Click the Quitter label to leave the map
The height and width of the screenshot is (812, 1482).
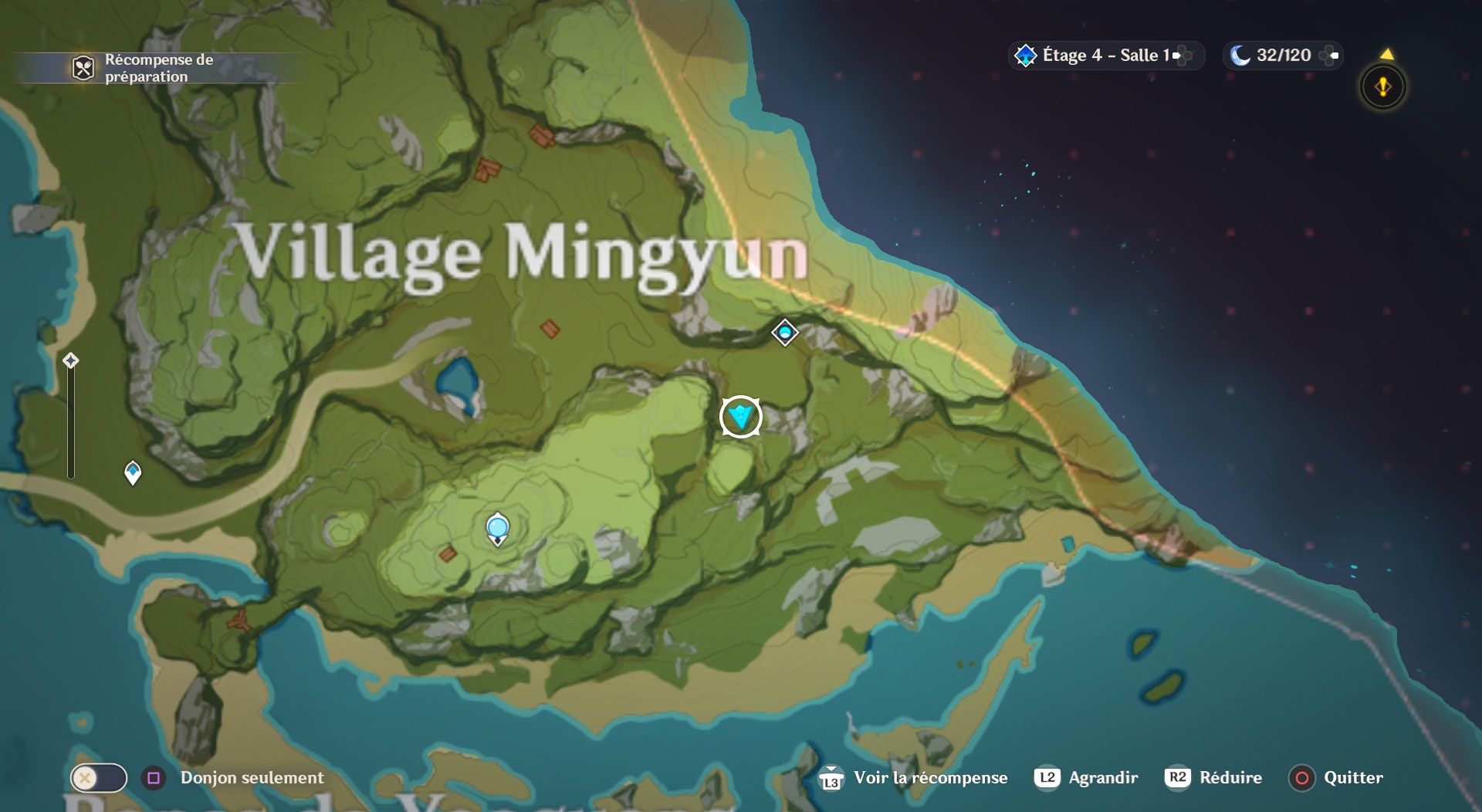[x=1352, y=777]
